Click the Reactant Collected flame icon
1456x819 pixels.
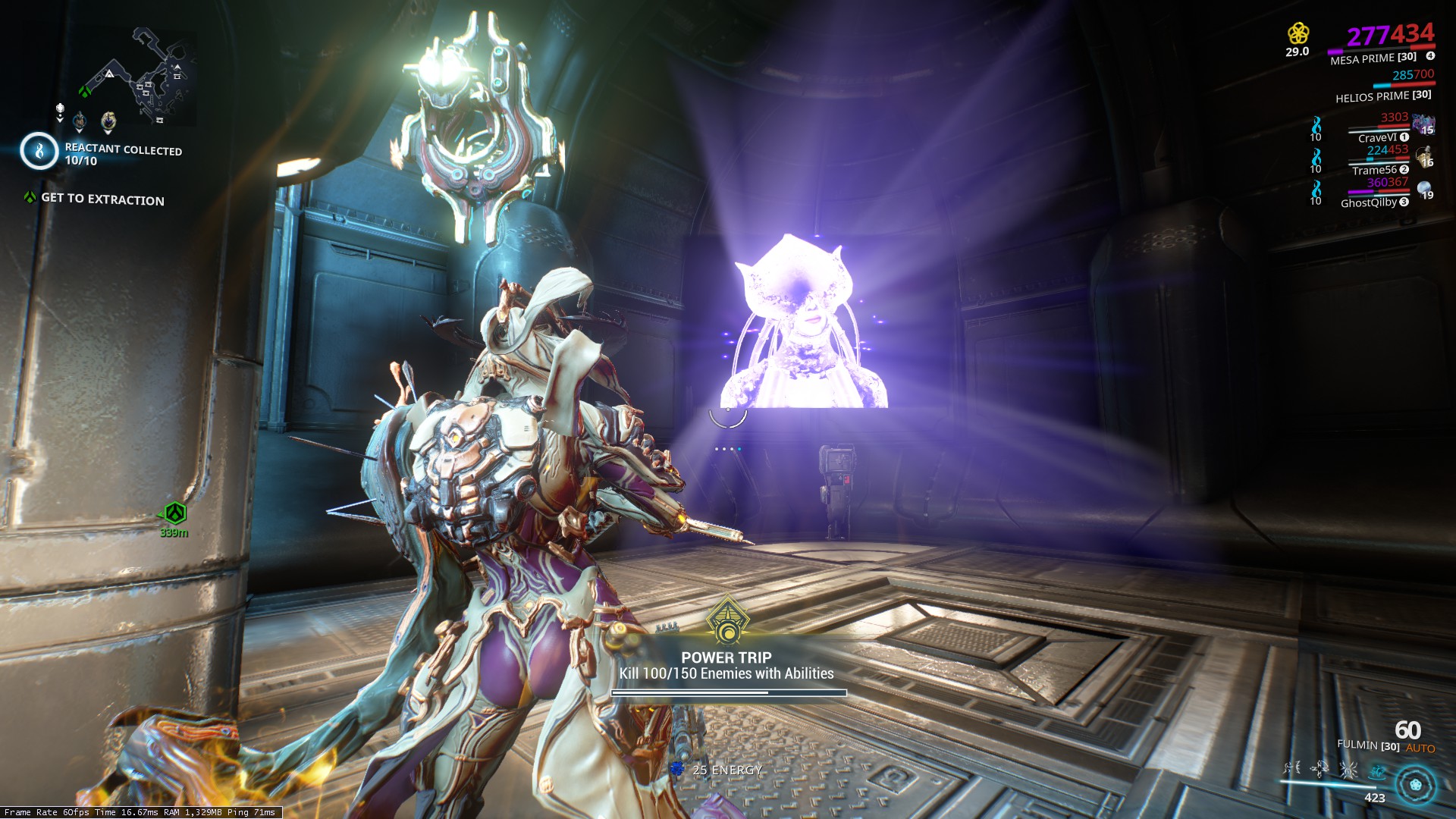(x=39, y=151)
